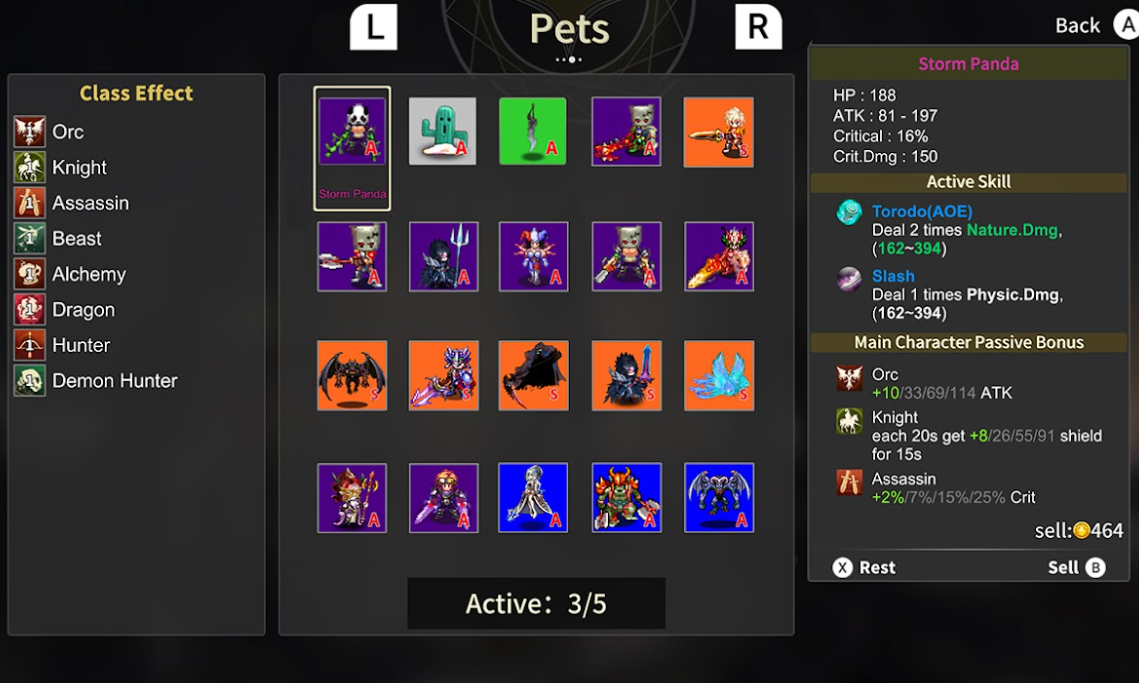Pick the gray gargoyle on blue background
Viewport: 1139px width, 683px height.
pos(719,497)
